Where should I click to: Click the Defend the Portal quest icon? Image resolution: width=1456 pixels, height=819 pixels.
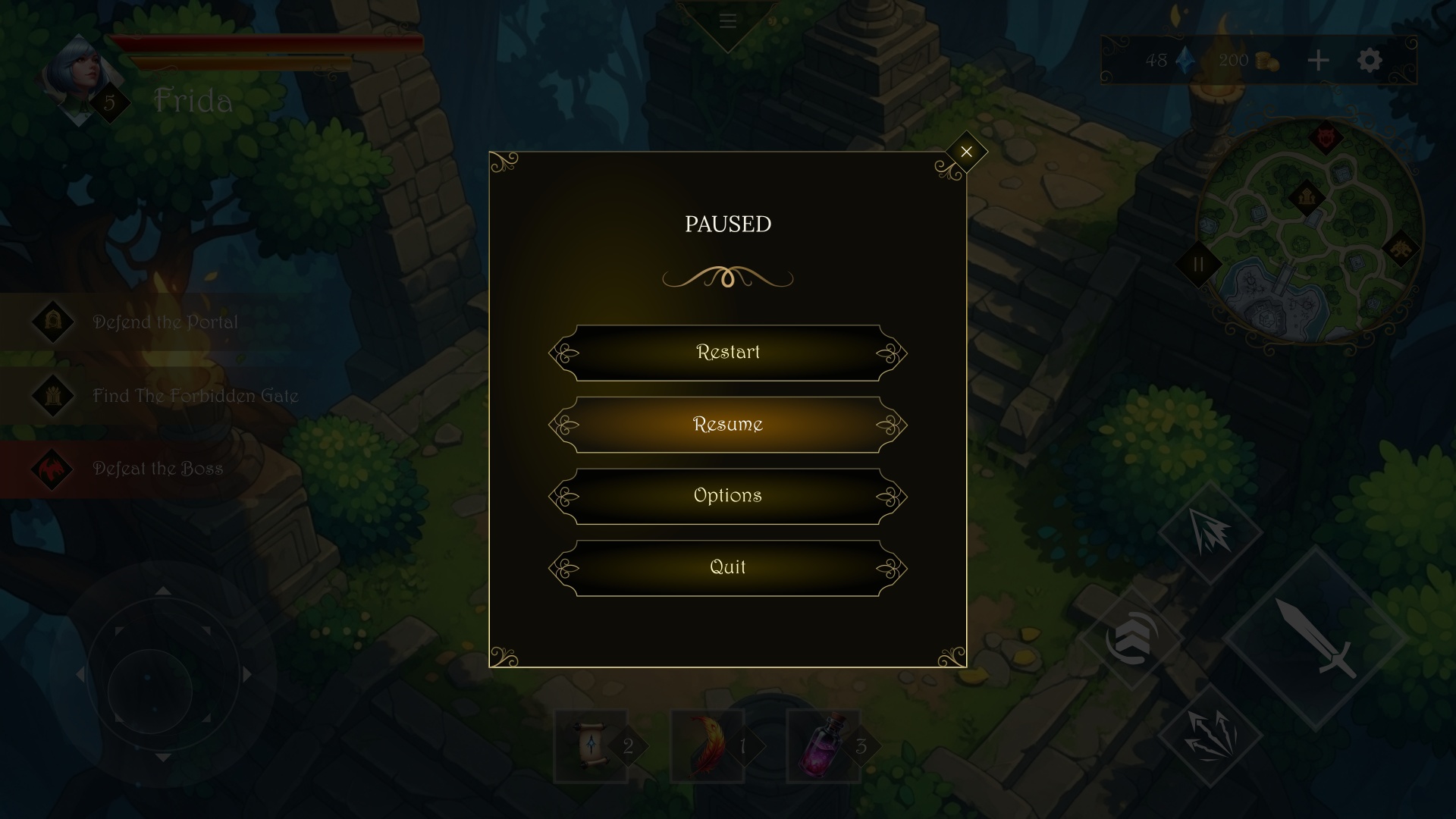pos(52,322)
